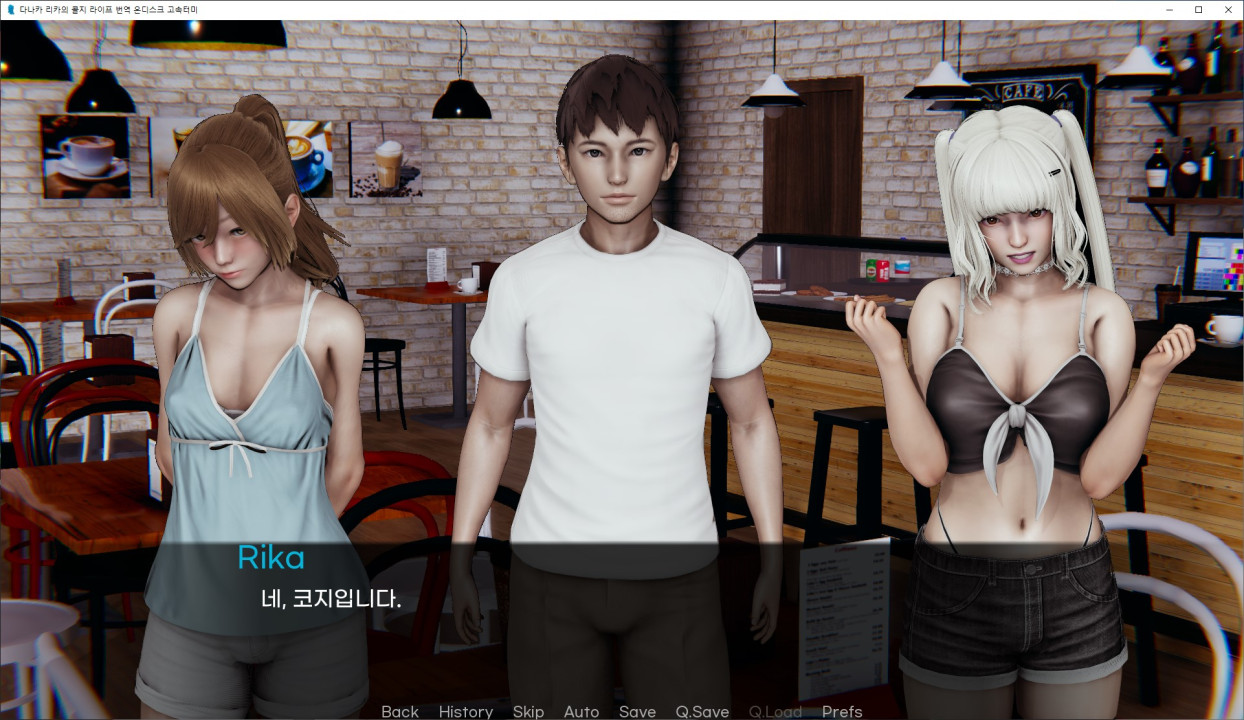Screen dimensions: 1244x720
Task: Open the Prefs settings screen
Action: click(842, 711)
